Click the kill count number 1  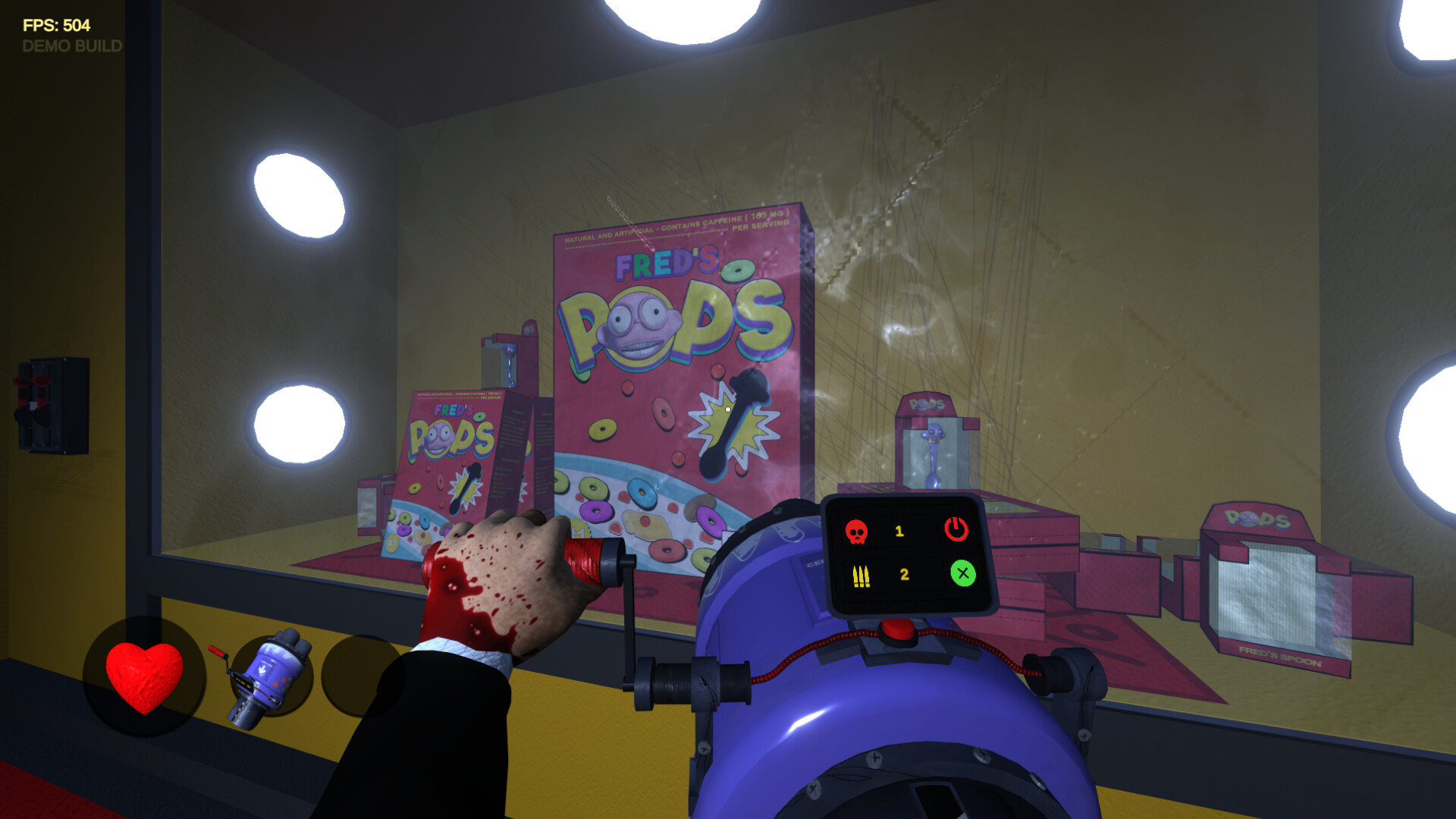tap(899, 532)
